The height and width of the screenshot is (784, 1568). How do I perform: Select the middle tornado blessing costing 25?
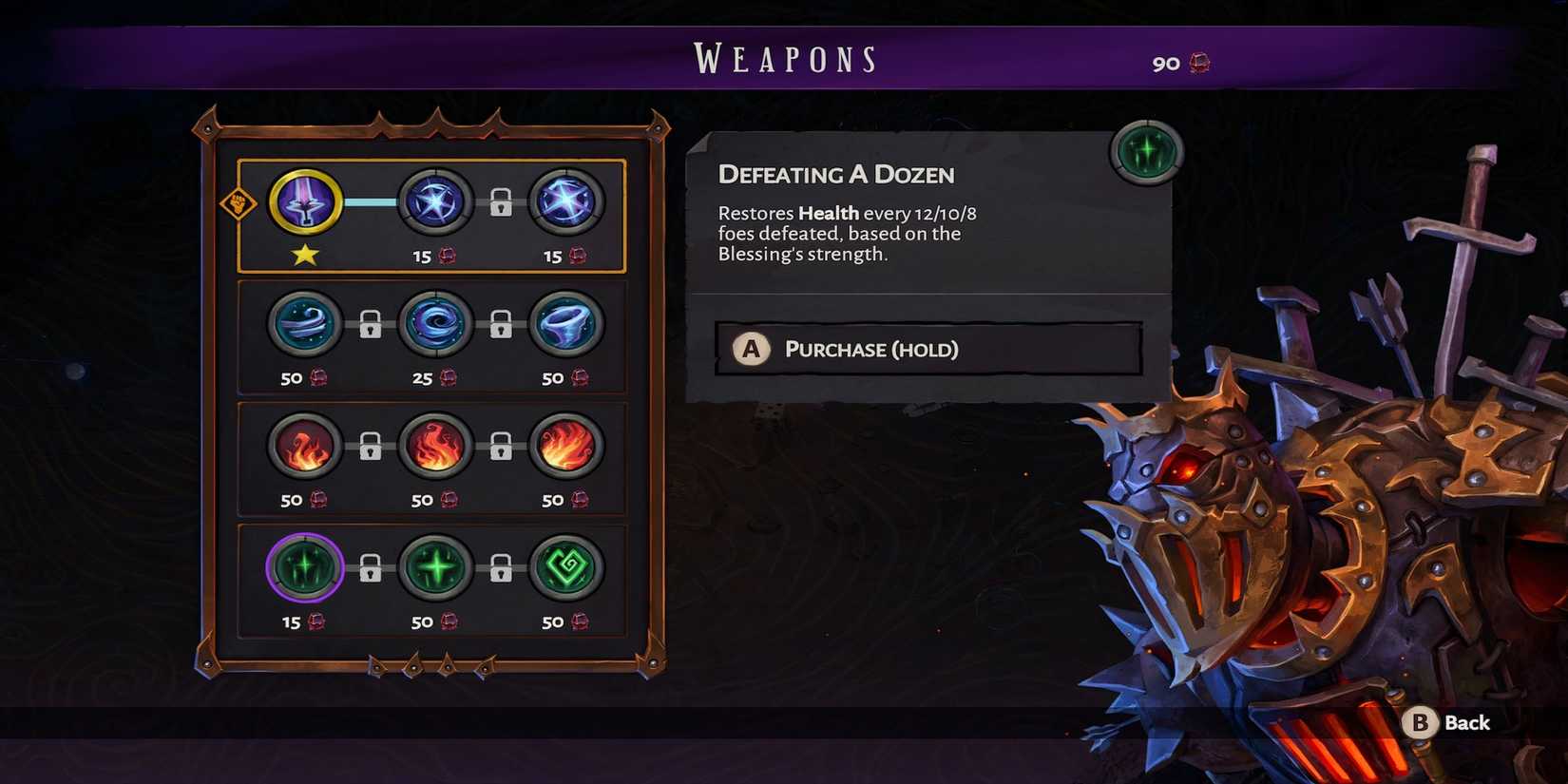436,324
